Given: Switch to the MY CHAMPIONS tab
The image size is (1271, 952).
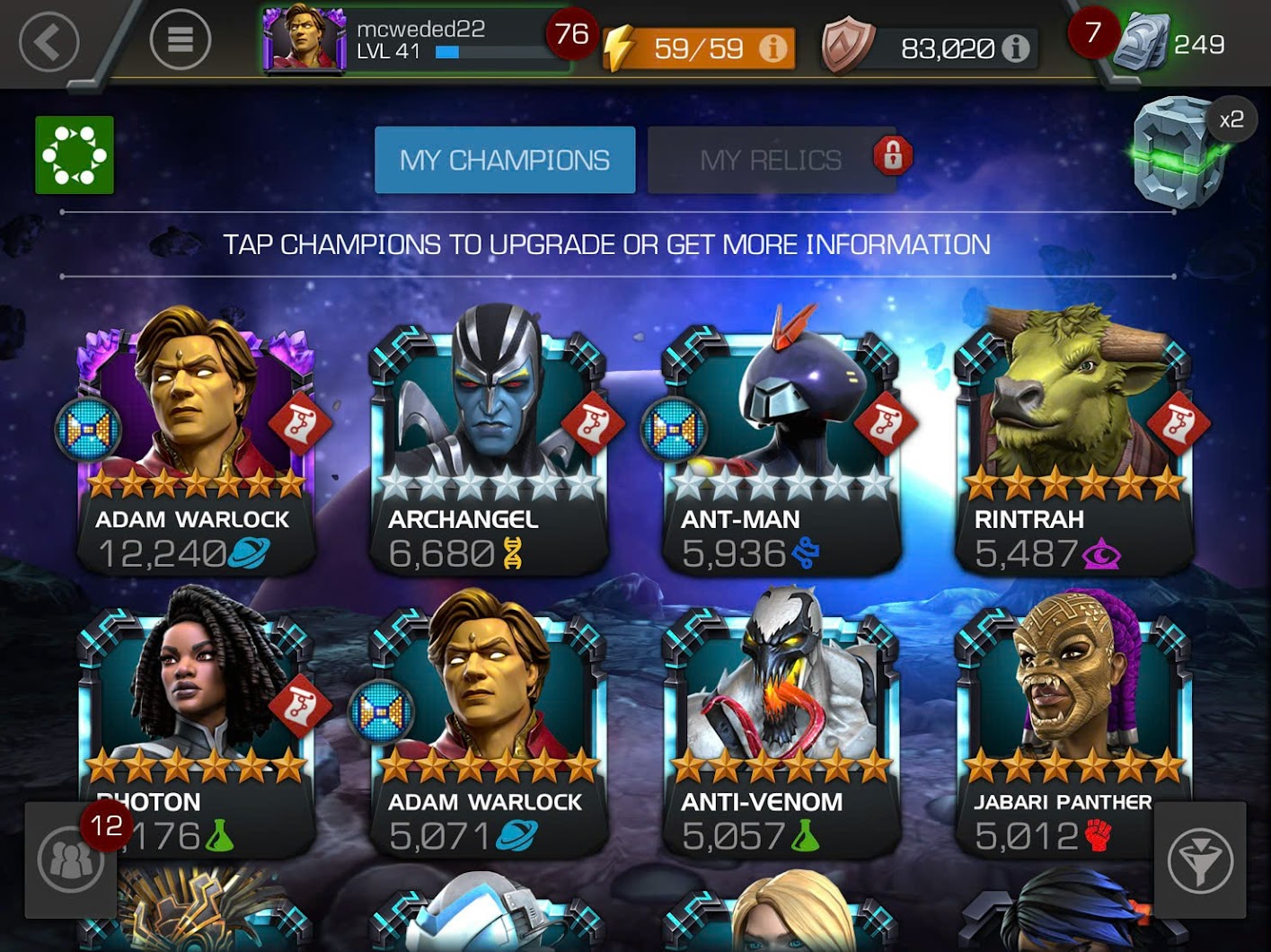Looking at the screenshot, I should [x=505, y=158].
